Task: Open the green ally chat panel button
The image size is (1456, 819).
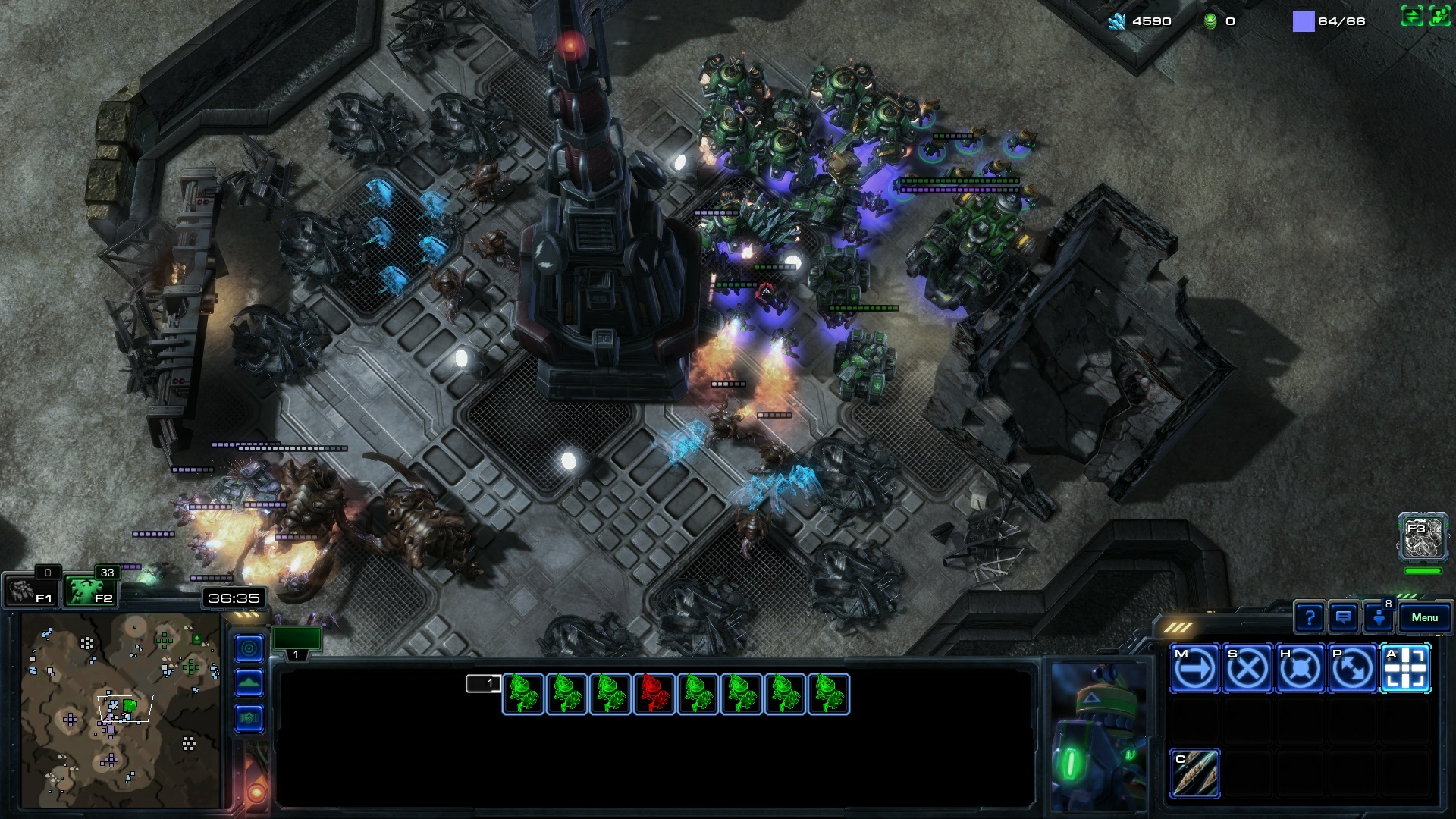Action: 1439,16
